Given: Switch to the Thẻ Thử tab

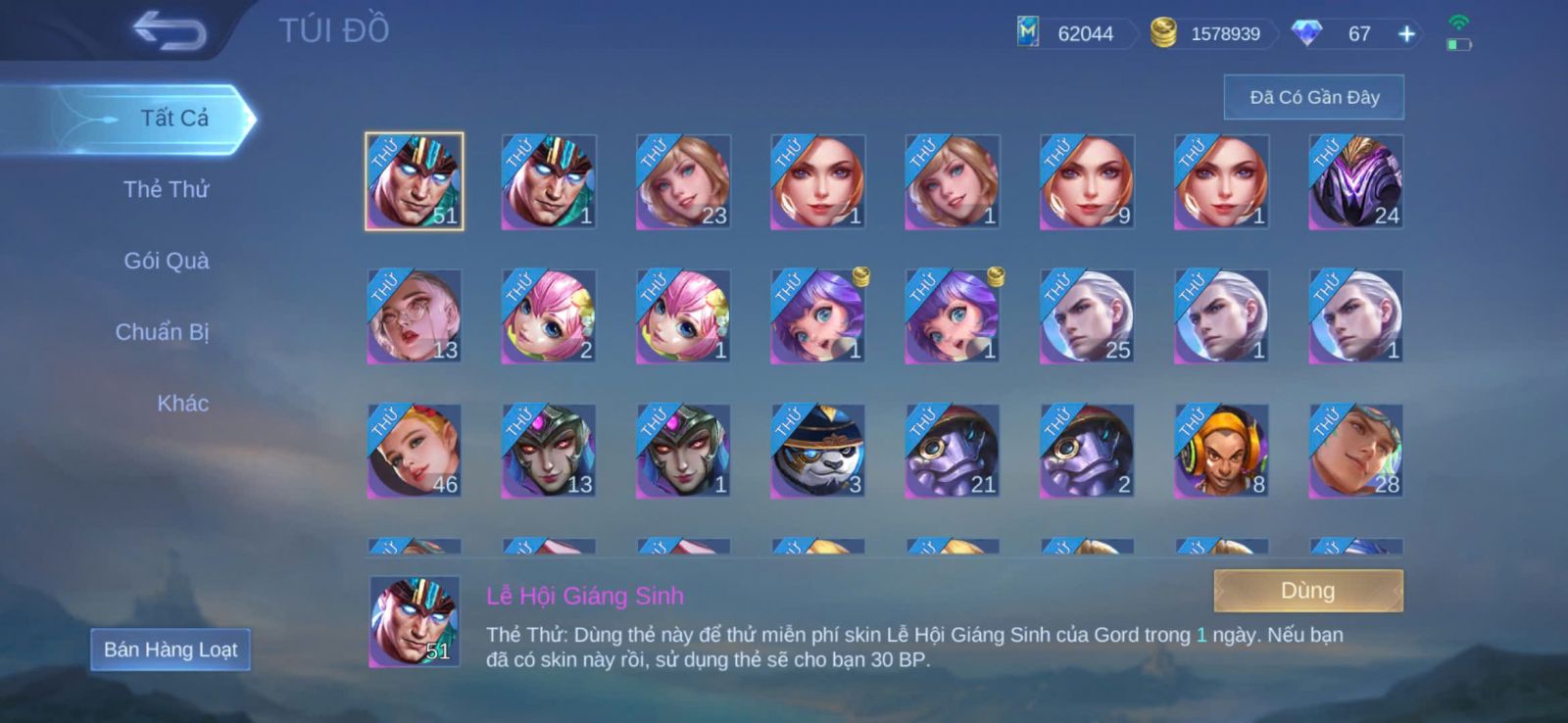Looking at the screenshot, I should point(167,189).
